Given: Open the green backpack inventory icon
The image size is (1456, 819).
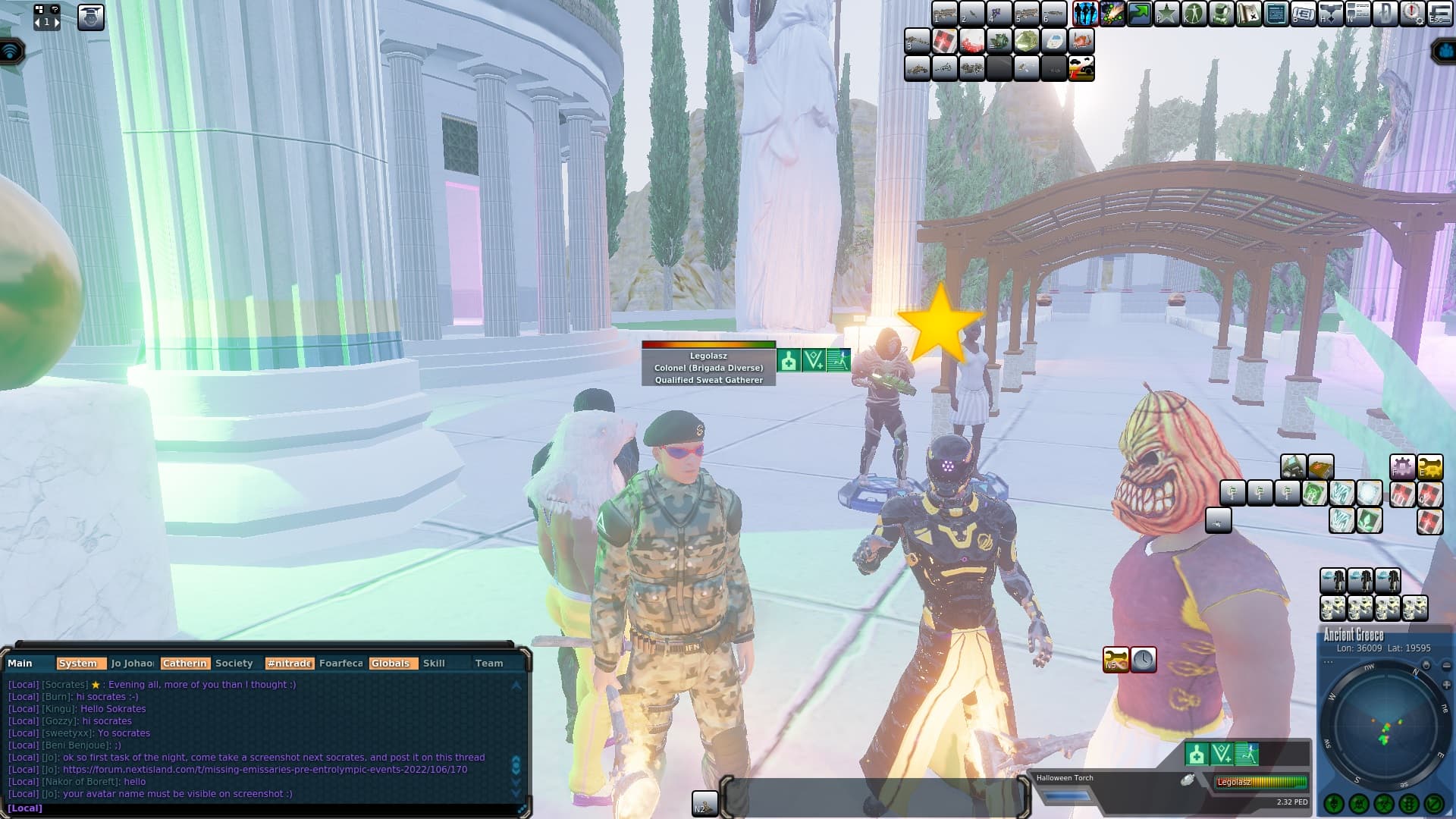Looking at the screenshot, I should coord(1221,14).
